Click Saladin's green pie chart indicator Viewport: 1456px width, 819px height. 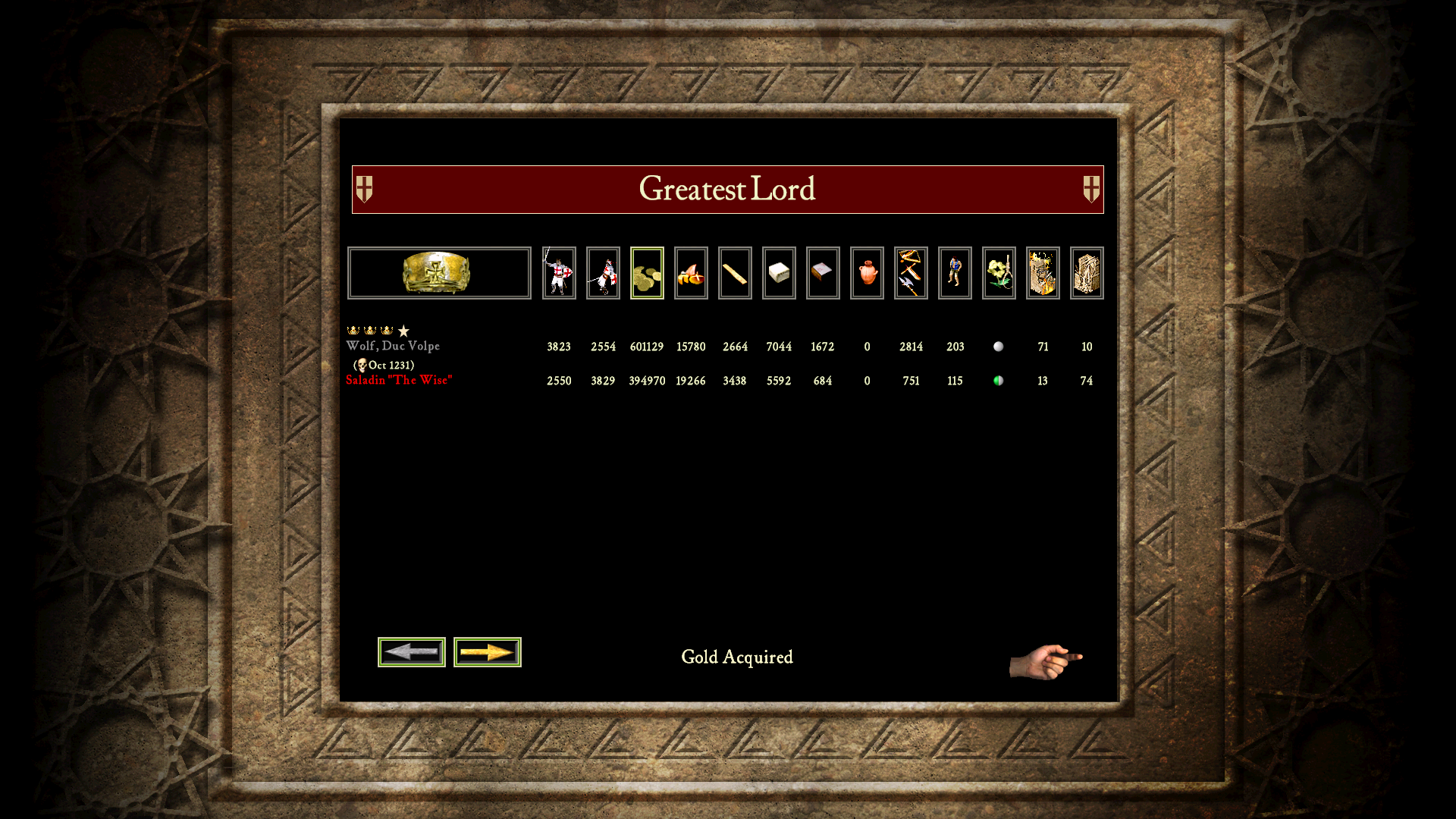coord(999,381)
